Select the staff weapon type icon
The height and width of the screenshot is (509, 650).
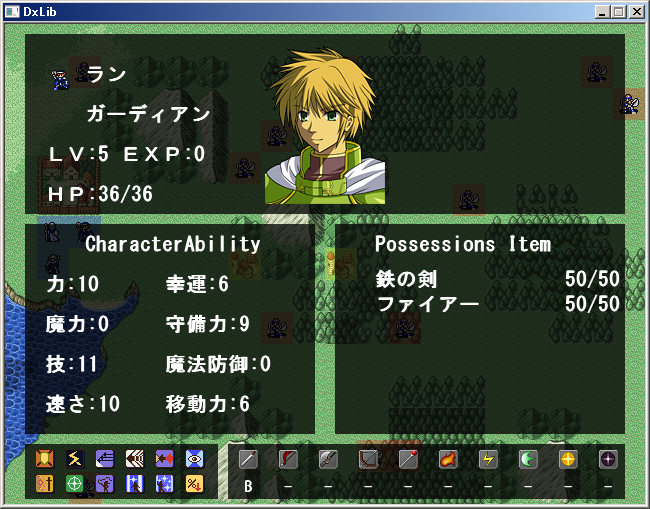tap(408, 459)
